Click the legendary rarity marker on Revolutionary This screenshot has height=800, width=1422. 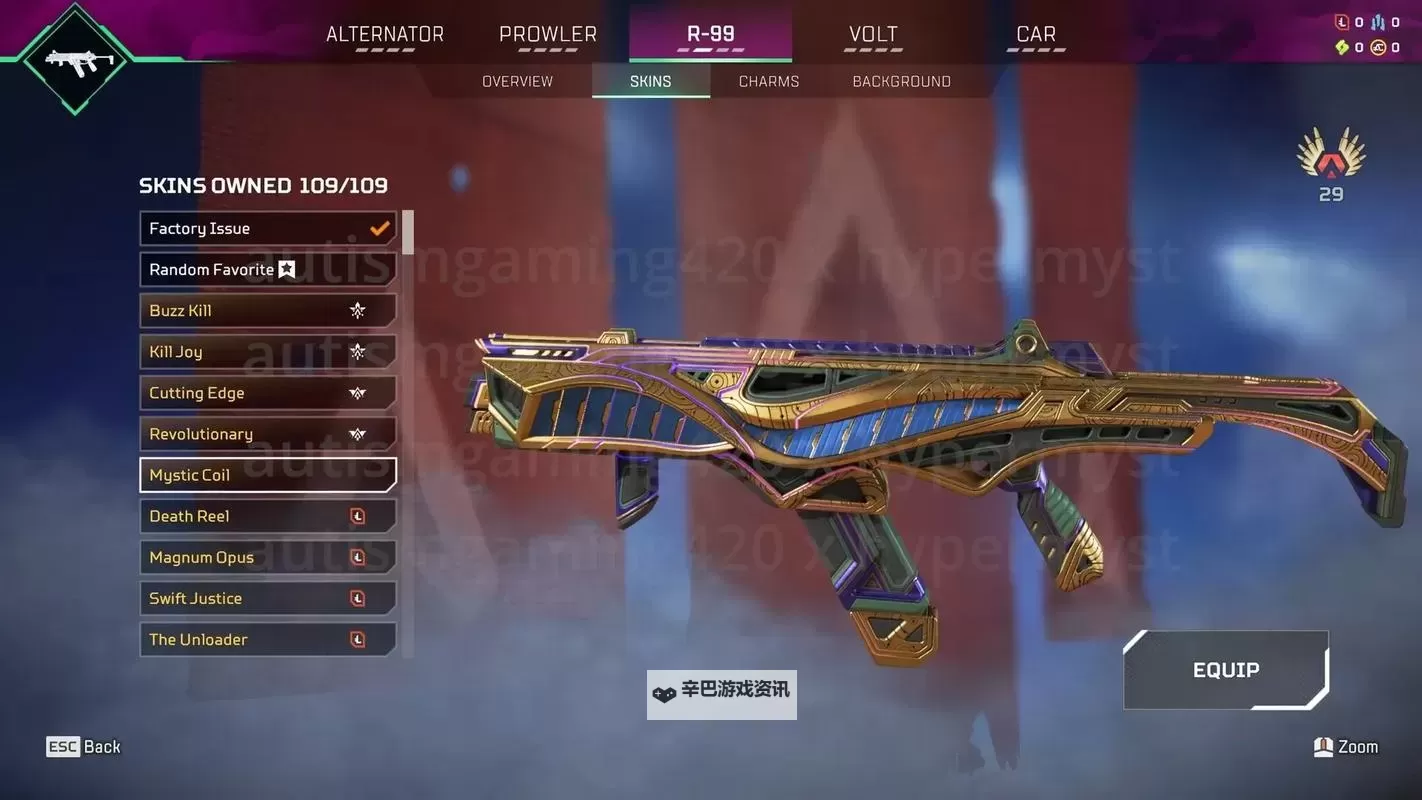tap(358, 434)
